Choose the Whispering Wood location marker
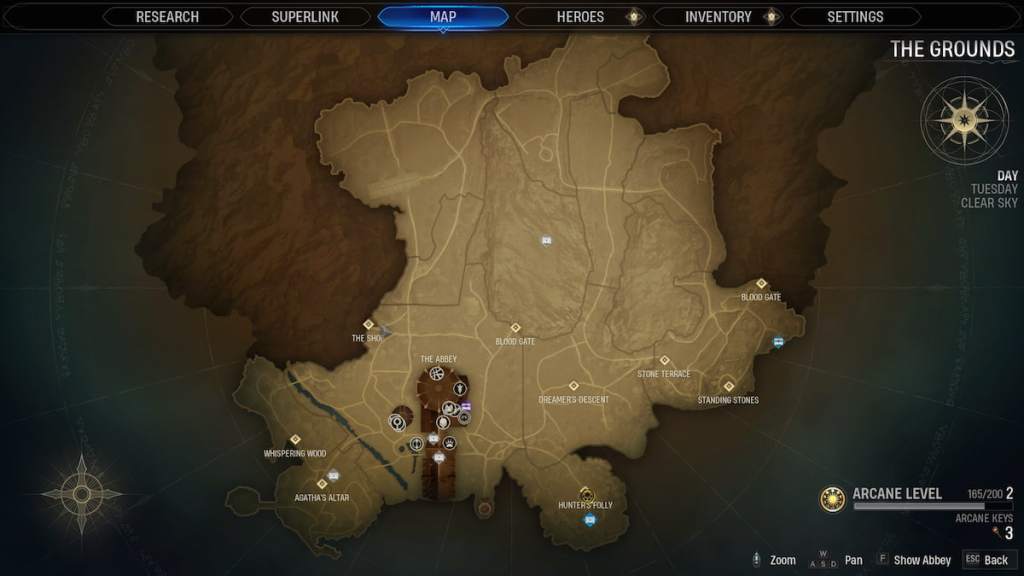Image resolution: width=1024 pixels, height=576 pixels. (295, 440)
